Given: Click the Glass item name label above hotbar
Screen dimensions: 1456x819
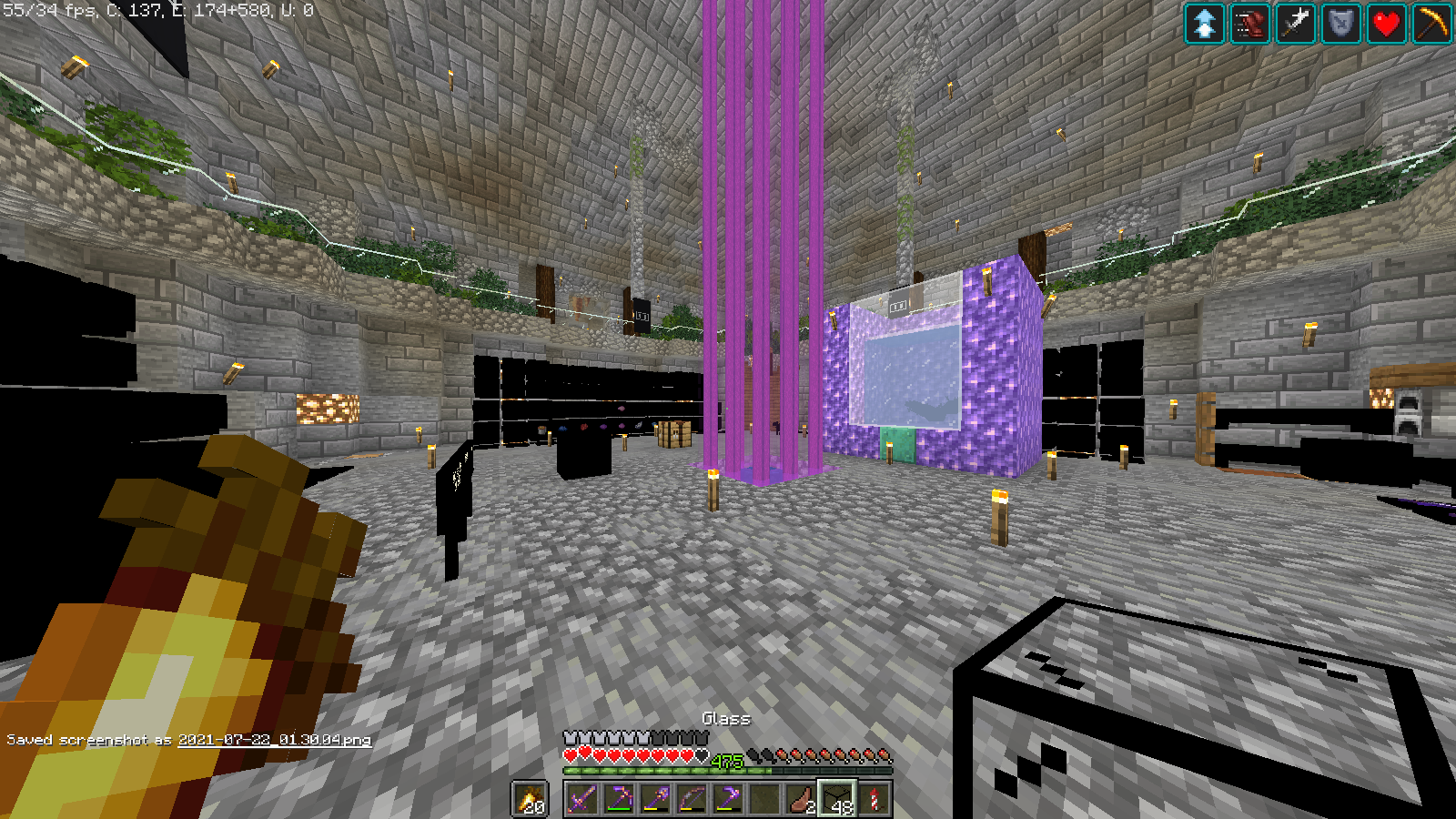Looking at the screenshot, I should (x=726, y=718).
